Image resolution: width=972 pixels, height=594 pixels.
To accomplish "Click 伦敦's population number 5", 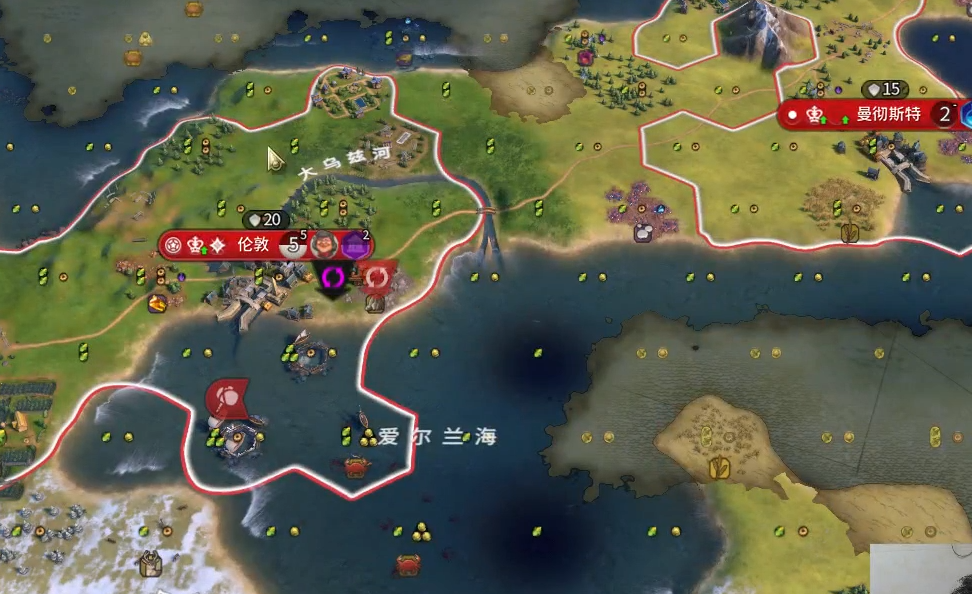I will [294, 244].
